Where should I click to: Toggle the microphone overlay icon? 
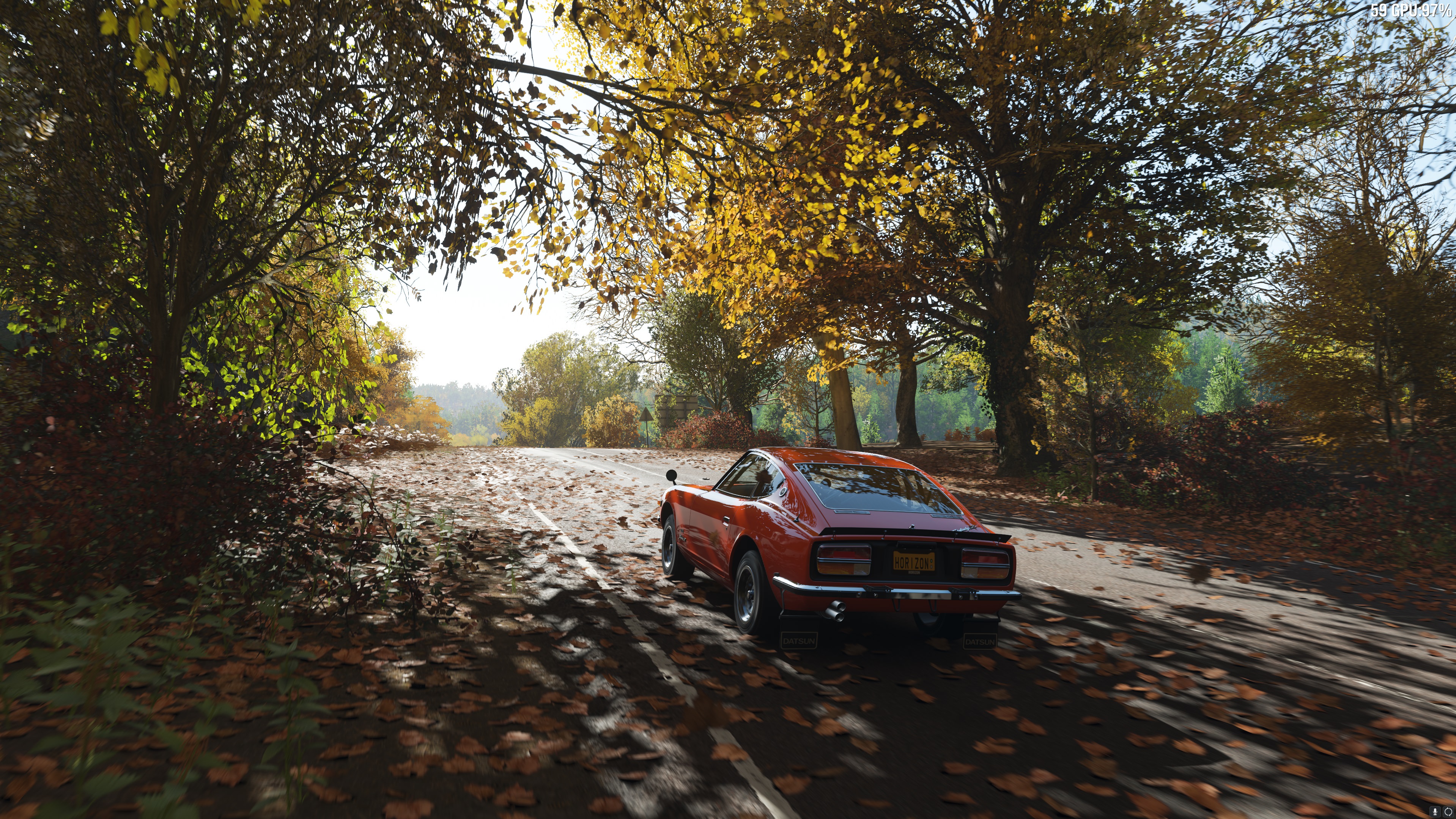pyautogui.click(x=1435, y=811)
